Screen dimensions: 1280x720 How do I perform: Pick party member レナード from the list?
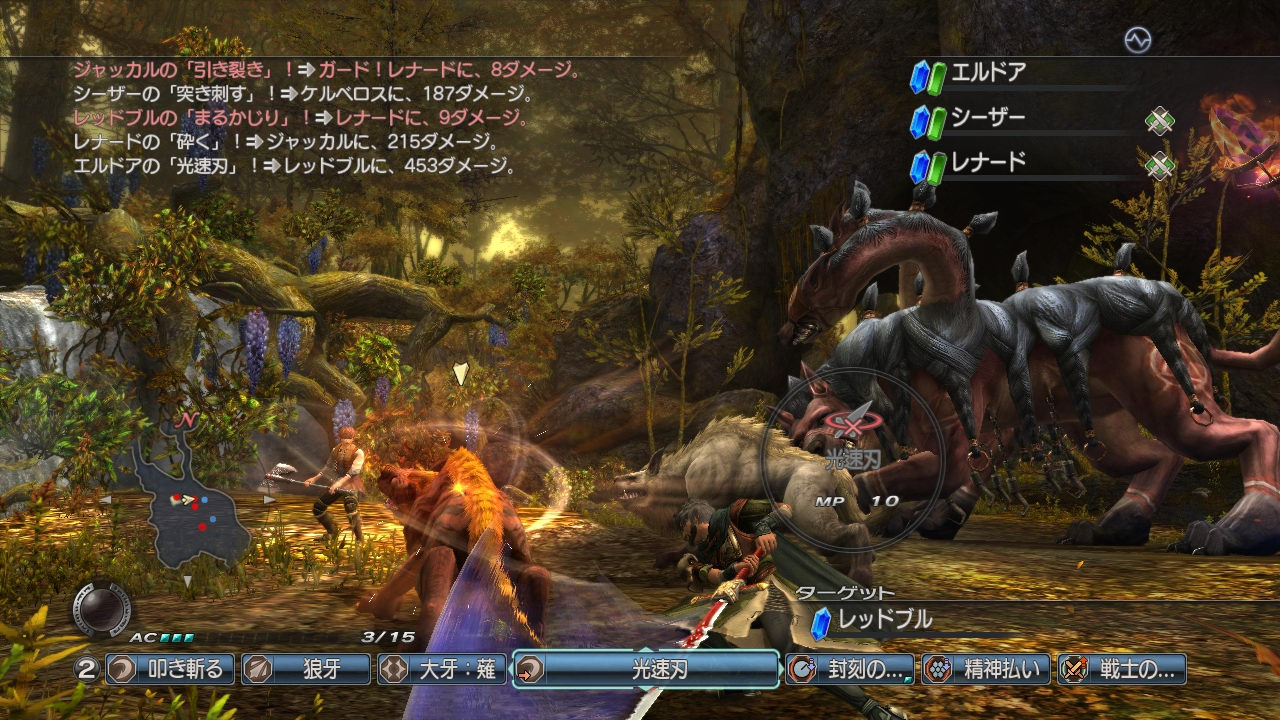(988, 164)
